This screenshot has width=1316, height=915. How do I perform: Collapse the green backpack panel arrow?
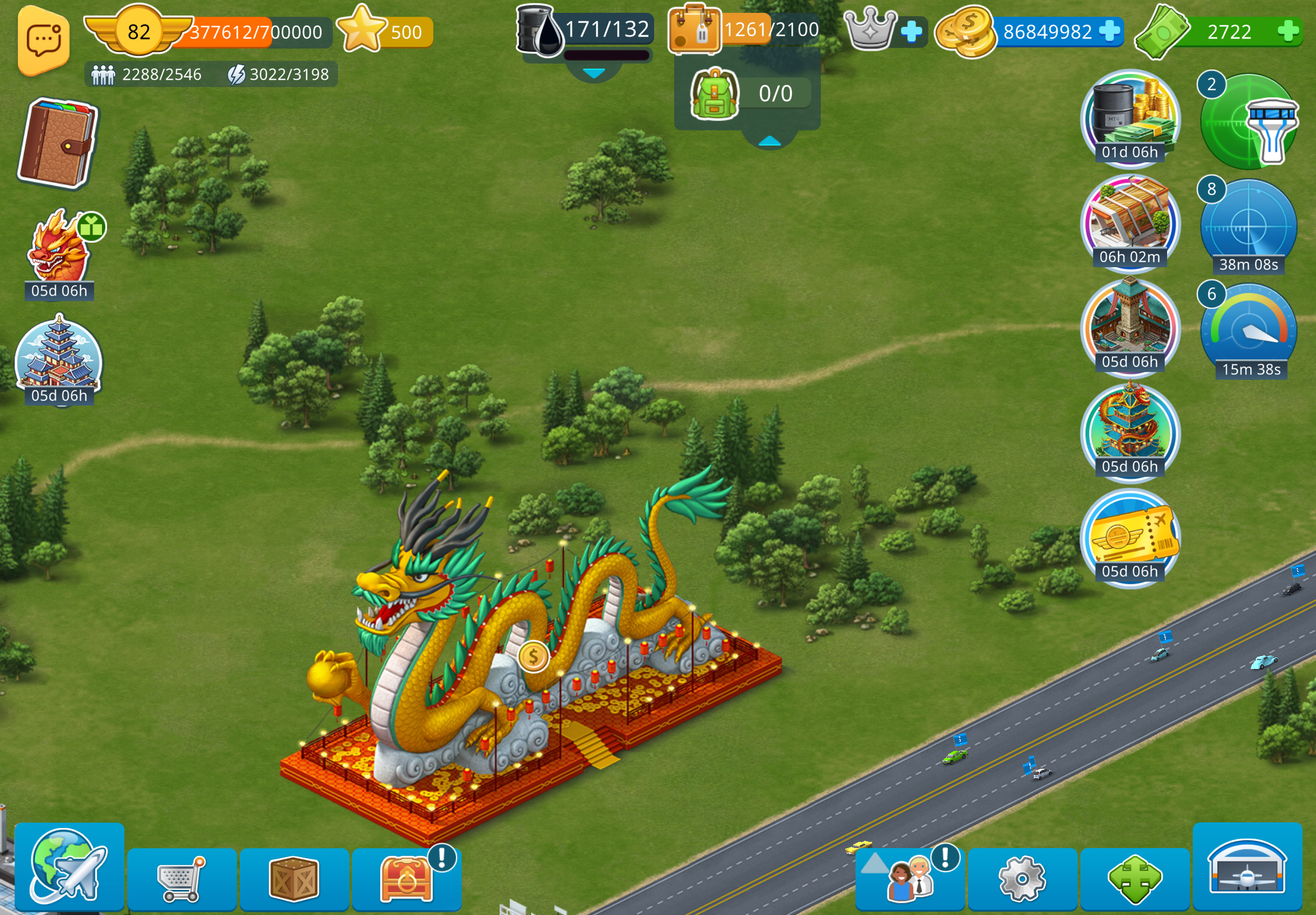coord(770,141)
